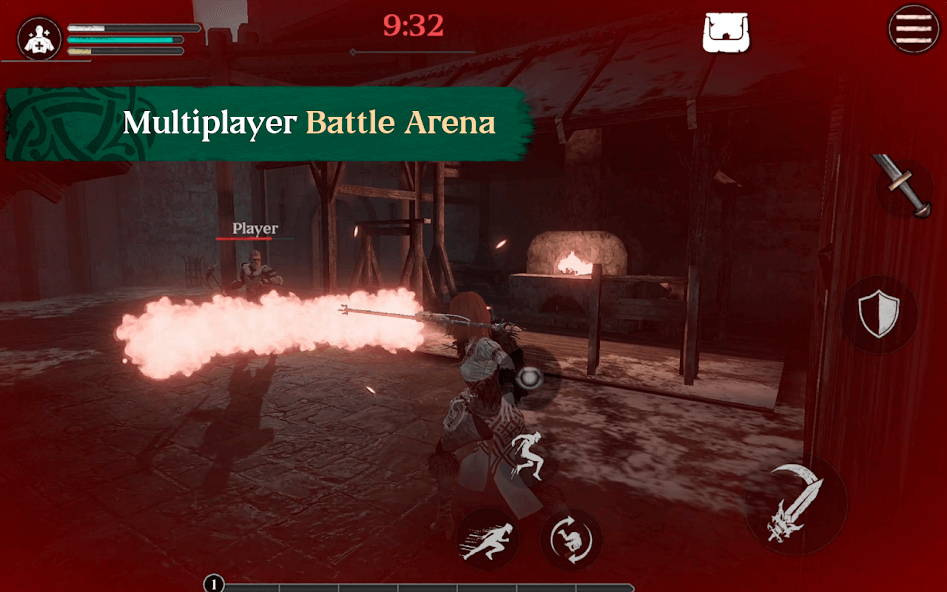Open the hamburger menu button
Image resolution: width=947 pixels, height=592 pixels.
[914, 28]
